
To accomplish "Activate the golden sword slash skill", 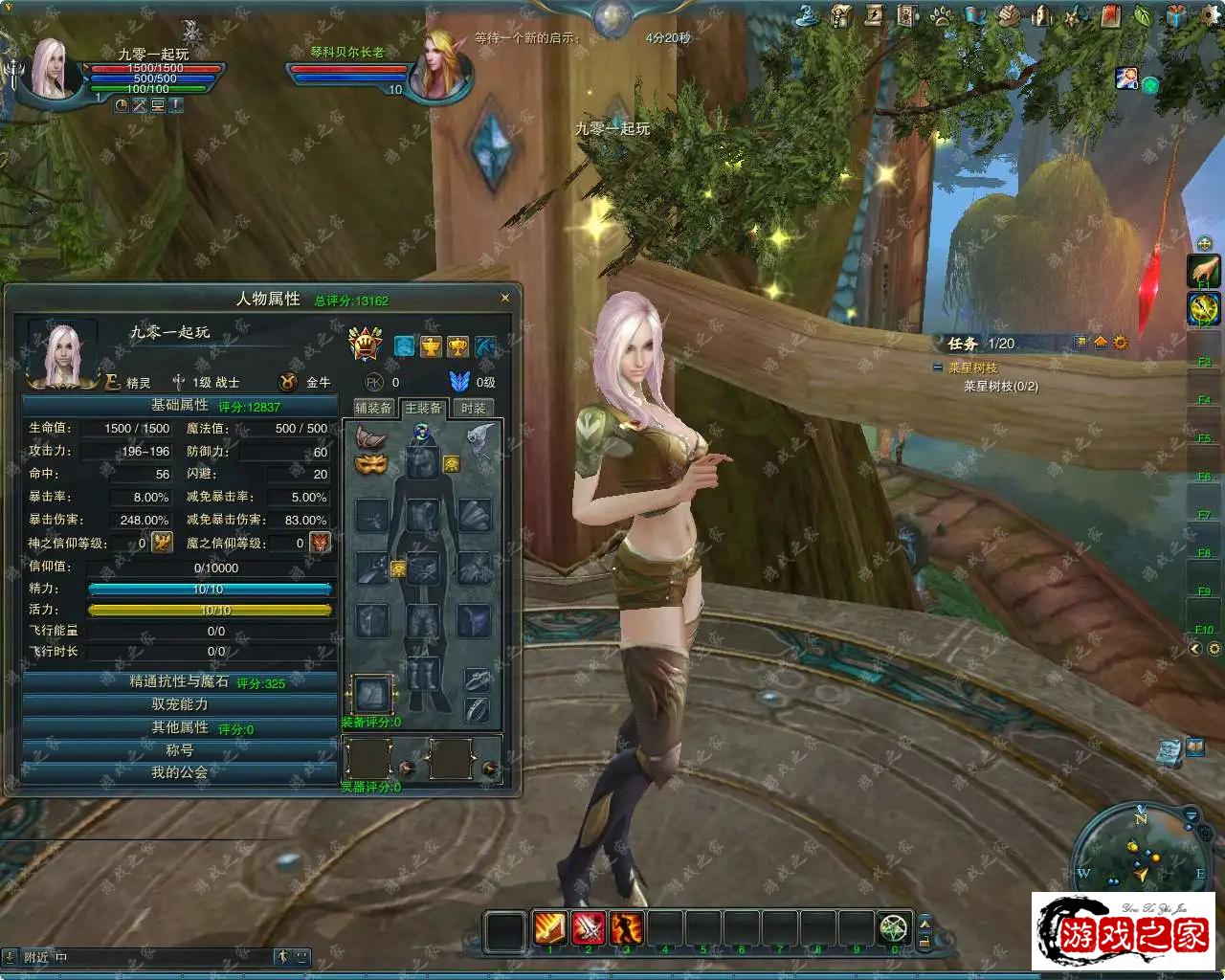I will point(549,927).
